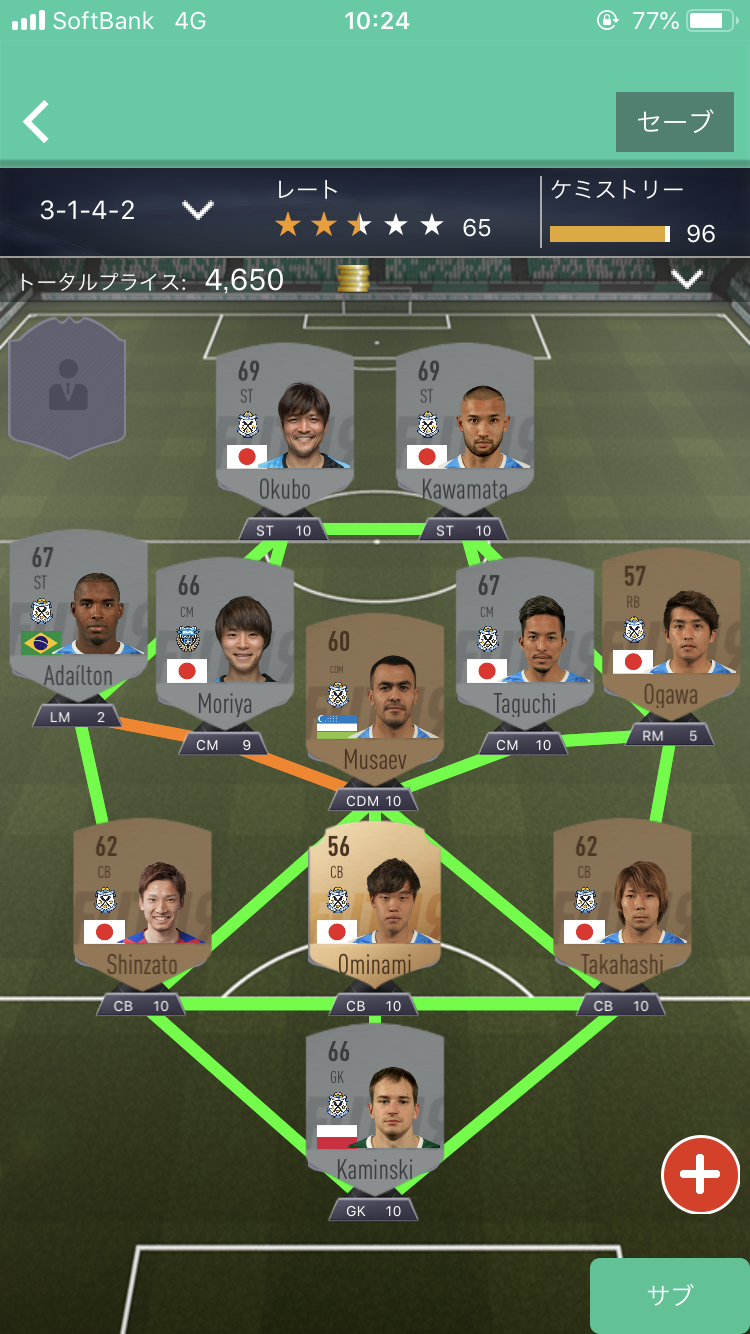Tap the back arrow button
The image size is (750, 1334).
click(37, 122)
